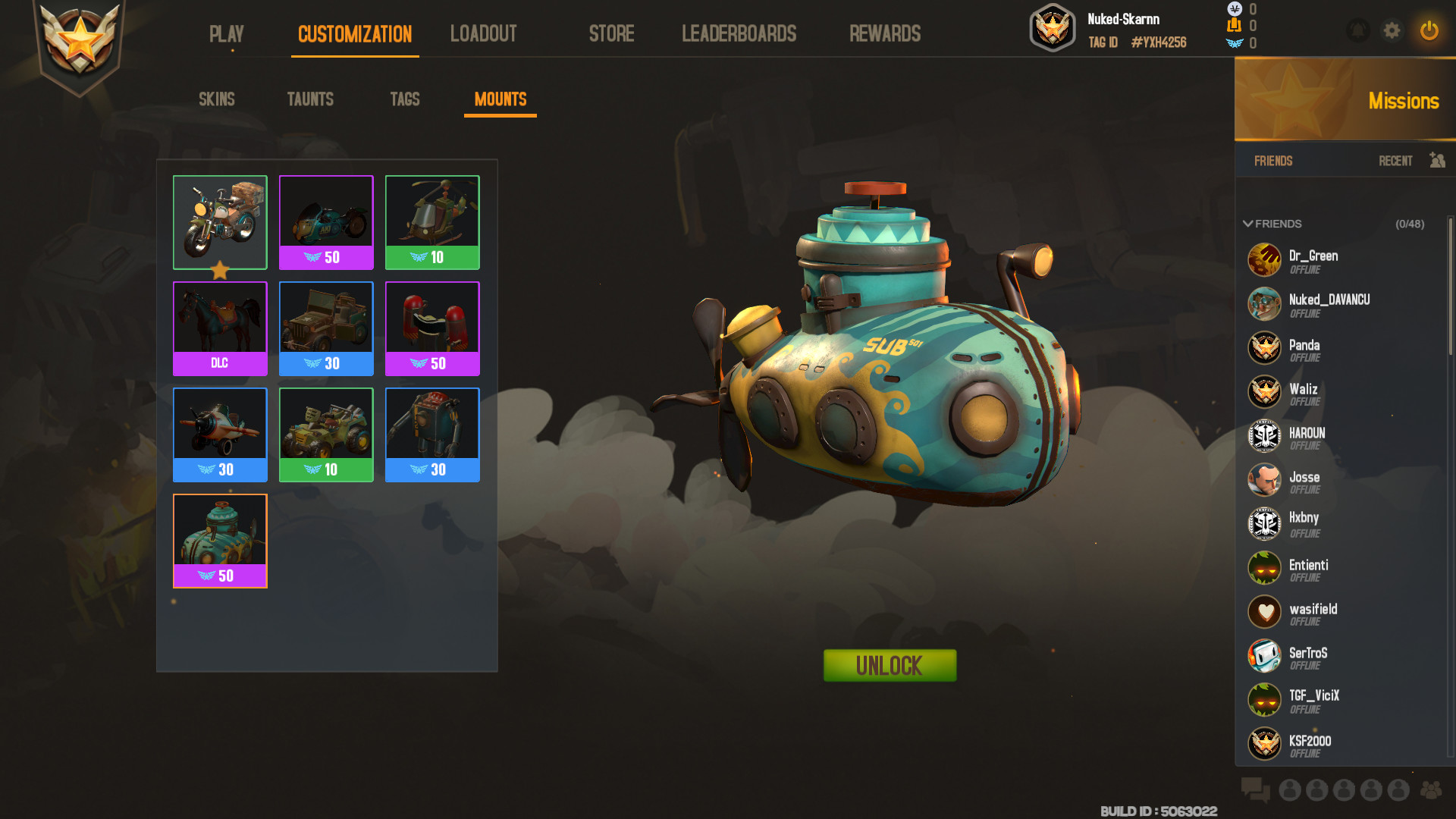Open the Missions panel
1456x819 pixels.
click(x=1404, y=101)
